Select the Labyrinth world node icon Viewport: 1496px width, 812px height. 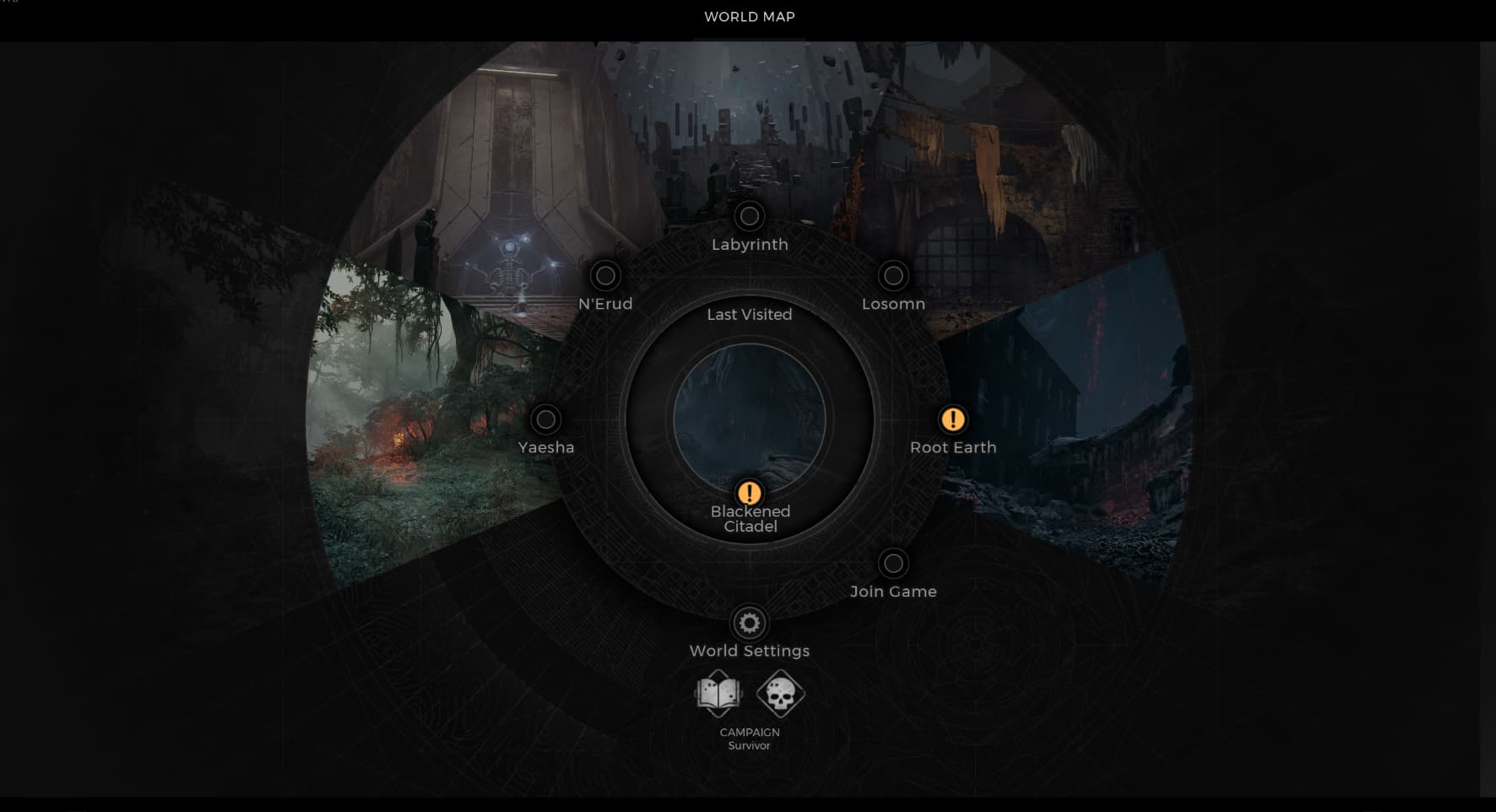tap(749, 216)
